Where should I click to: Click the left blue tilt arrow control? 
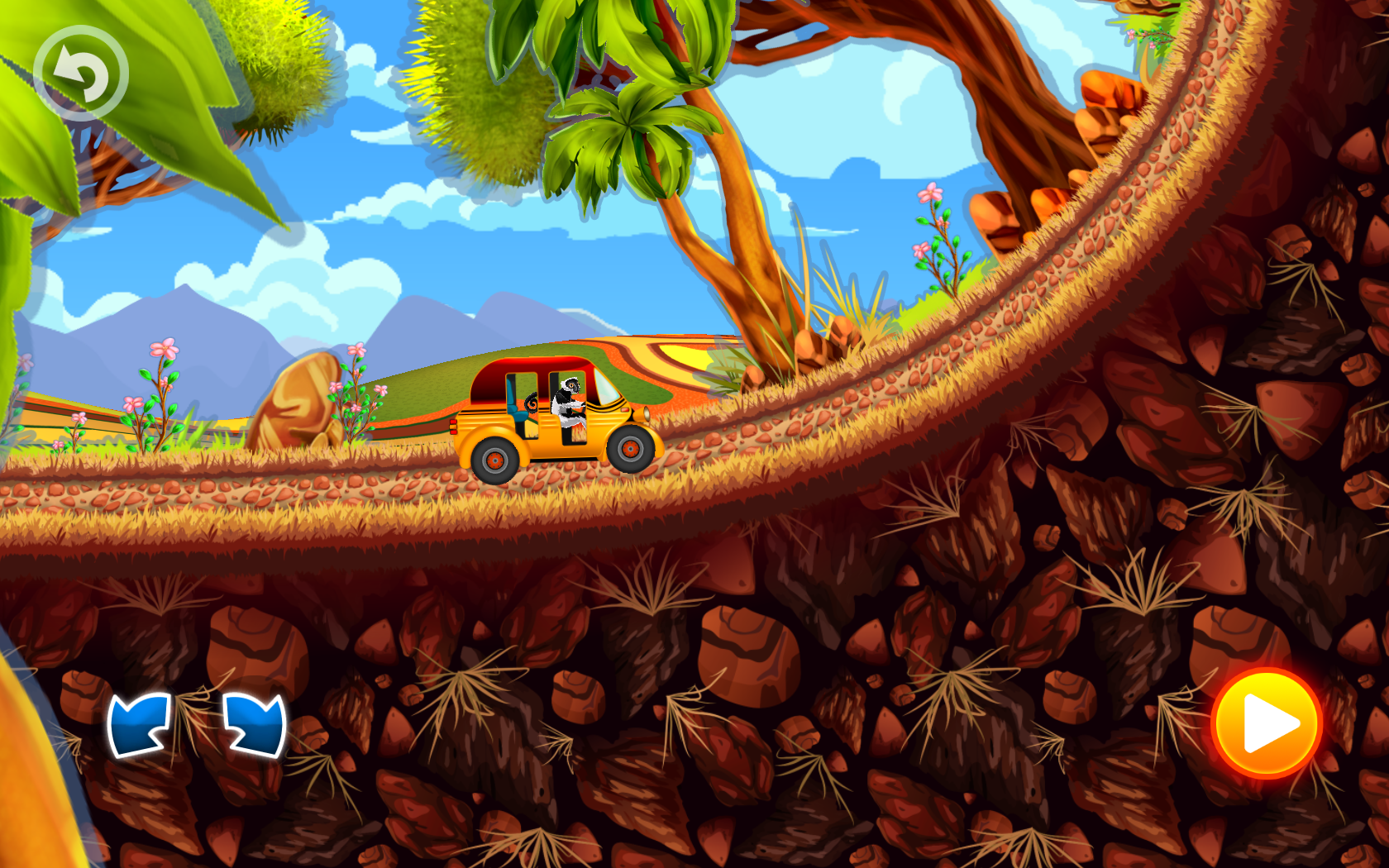(142, 726)
